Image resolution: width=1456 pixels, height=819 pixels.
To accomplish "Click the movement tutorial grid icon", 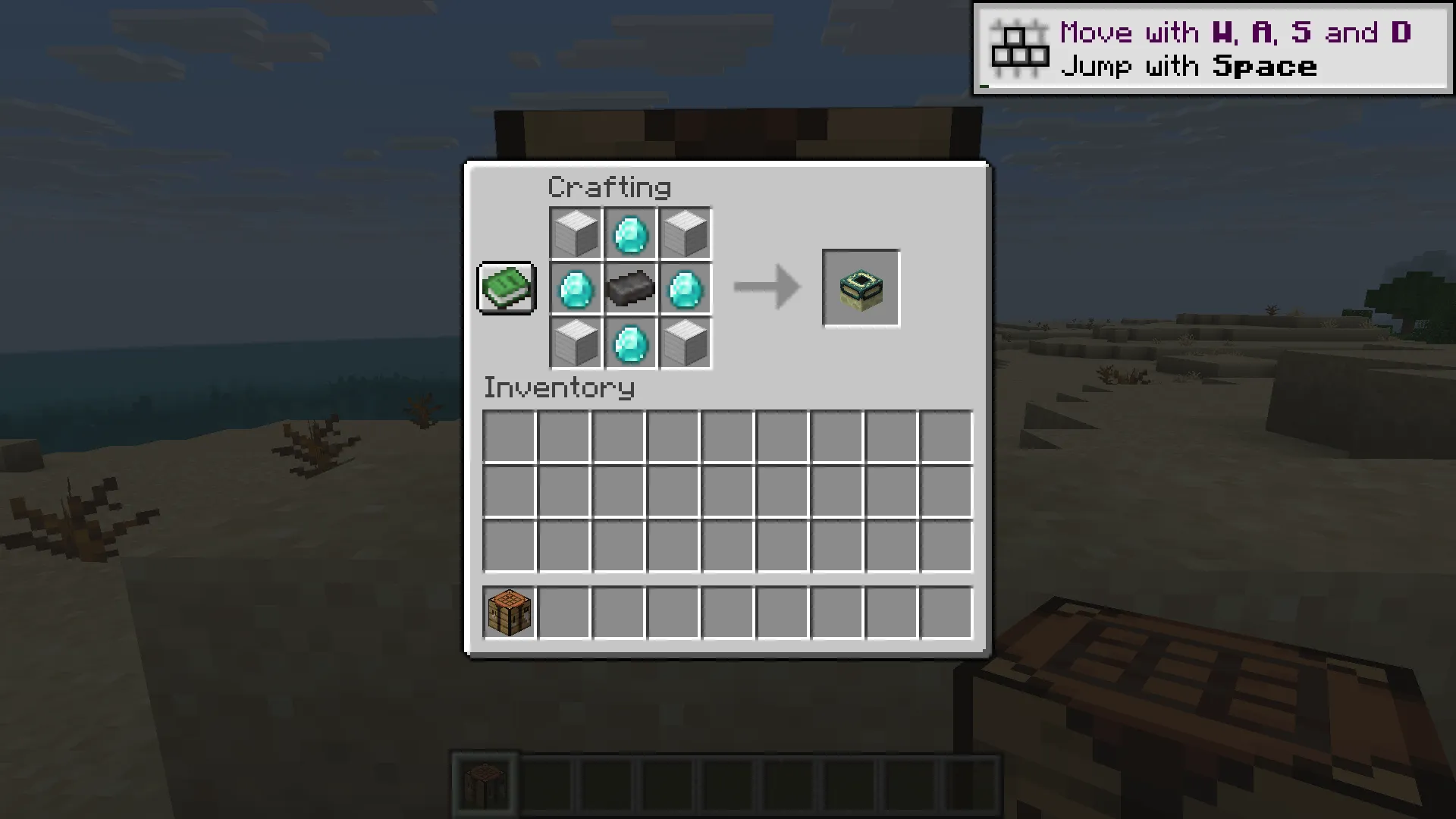I will pos(1020,47).
